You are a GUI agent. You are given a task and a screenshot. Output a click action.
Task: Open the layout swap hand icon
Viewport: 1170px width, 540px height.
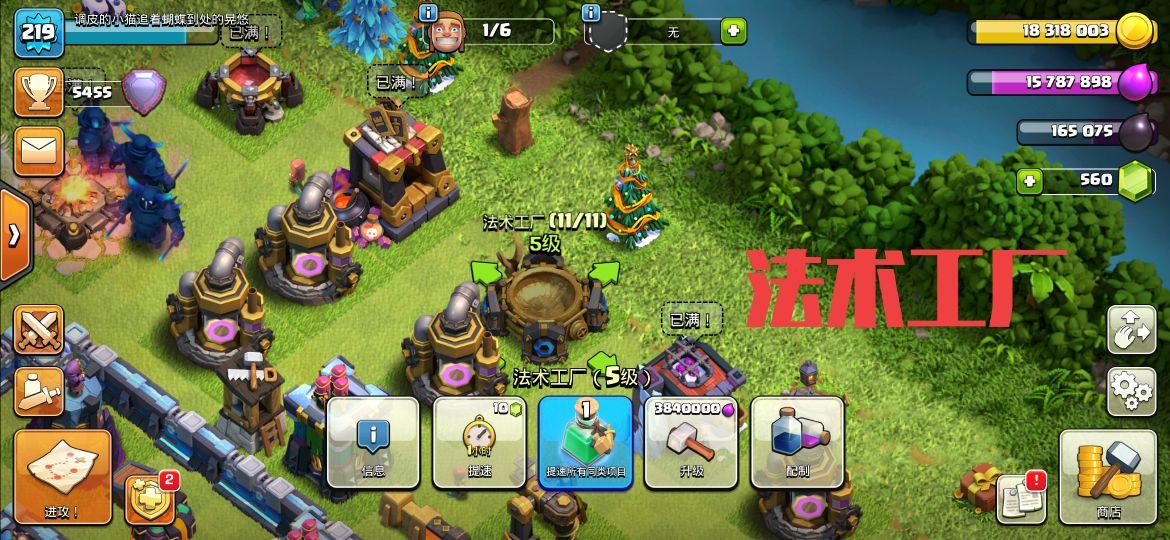click(x=1131, y=329)
